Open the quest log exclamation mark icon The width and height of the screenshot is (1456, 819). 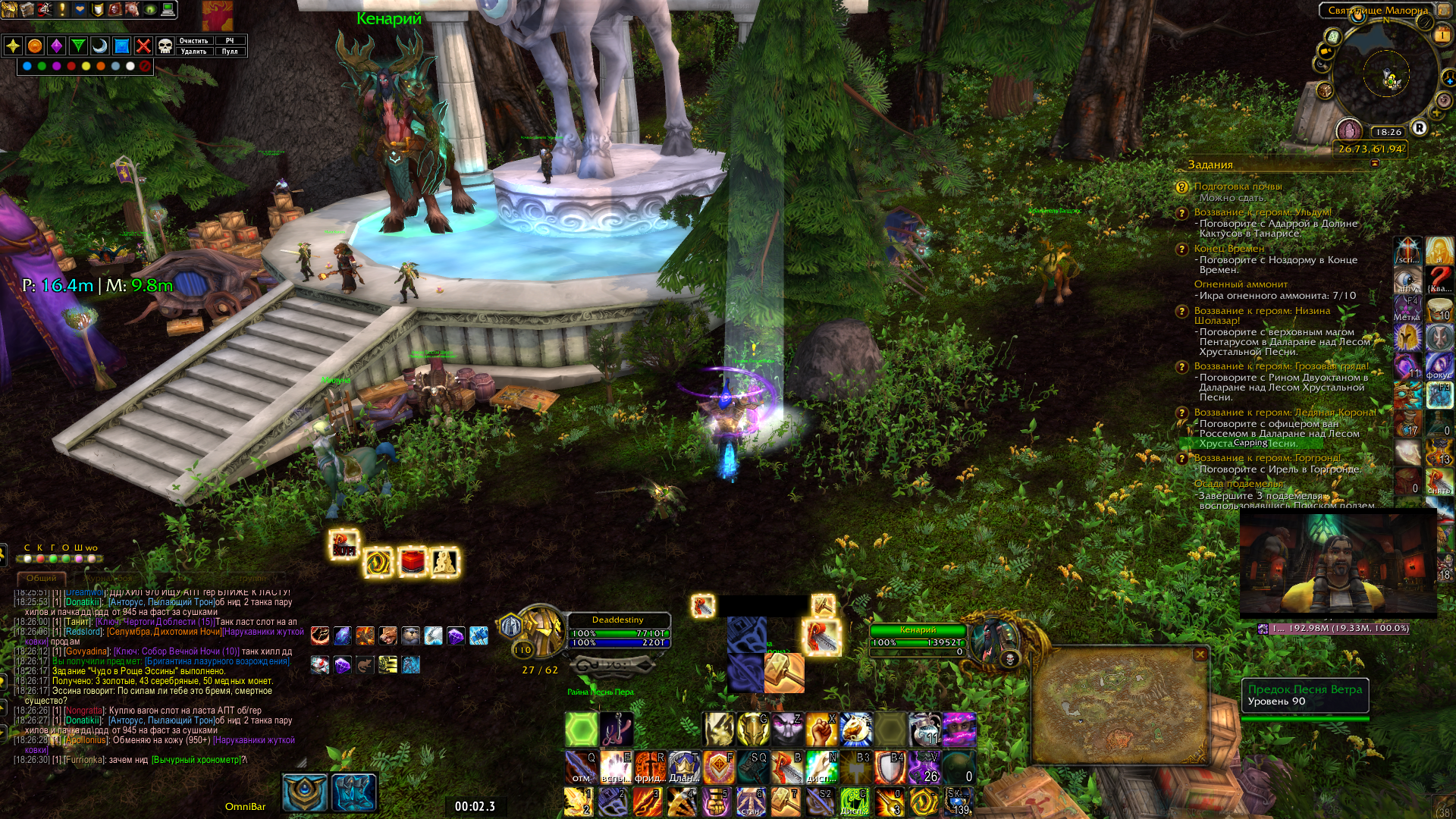[x=62, y=9]
